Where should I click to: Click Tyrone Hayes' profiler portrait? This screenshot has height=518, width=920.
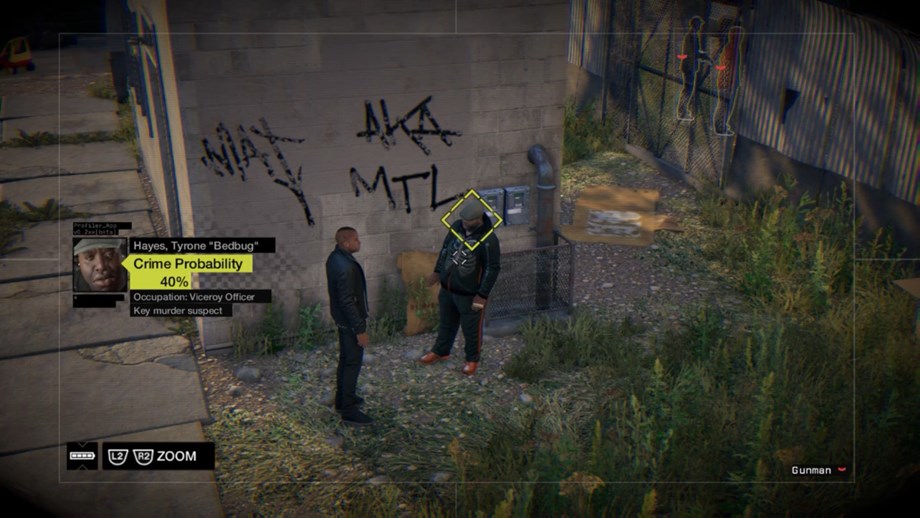coord(99,264)
